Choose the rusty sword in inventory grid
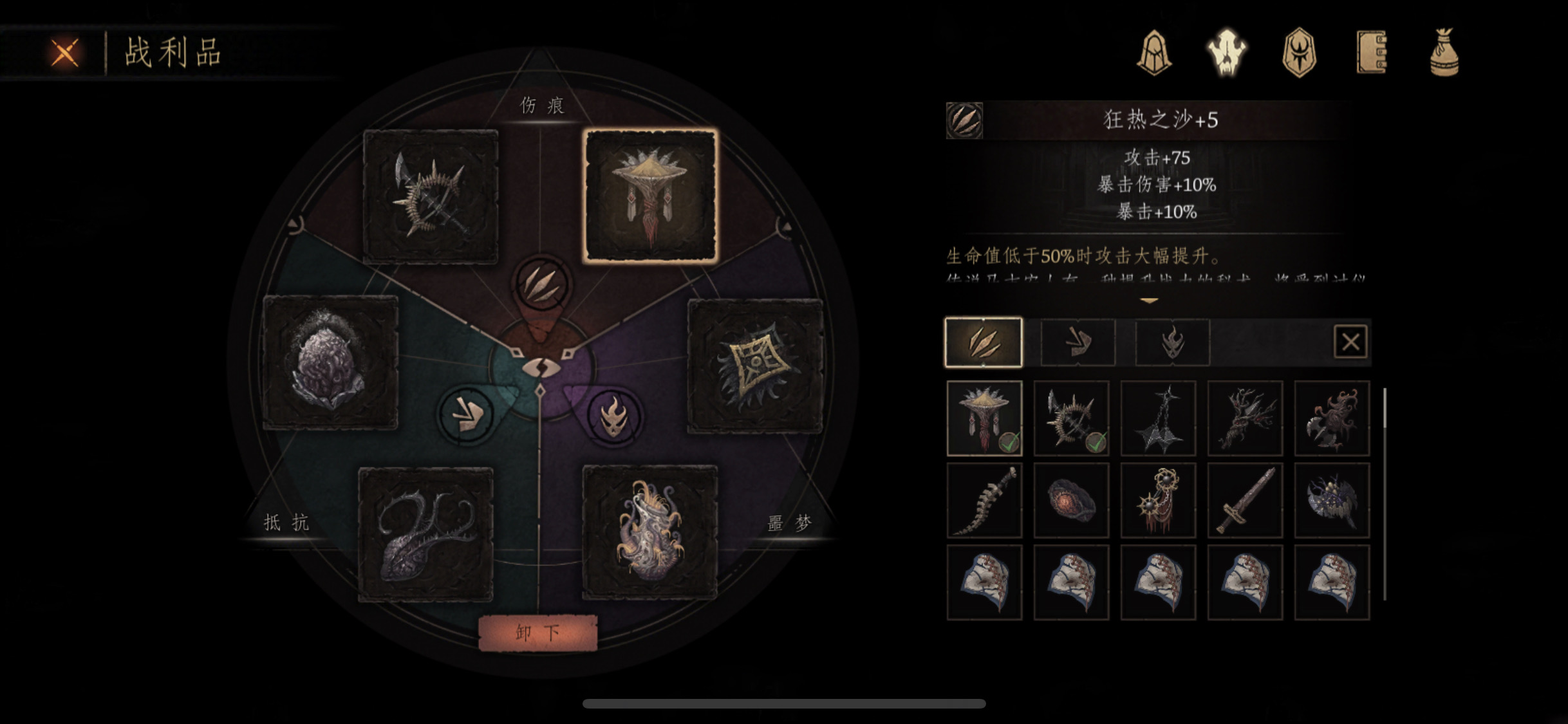Screen dimensions: 1568x724 point(1245,501)
